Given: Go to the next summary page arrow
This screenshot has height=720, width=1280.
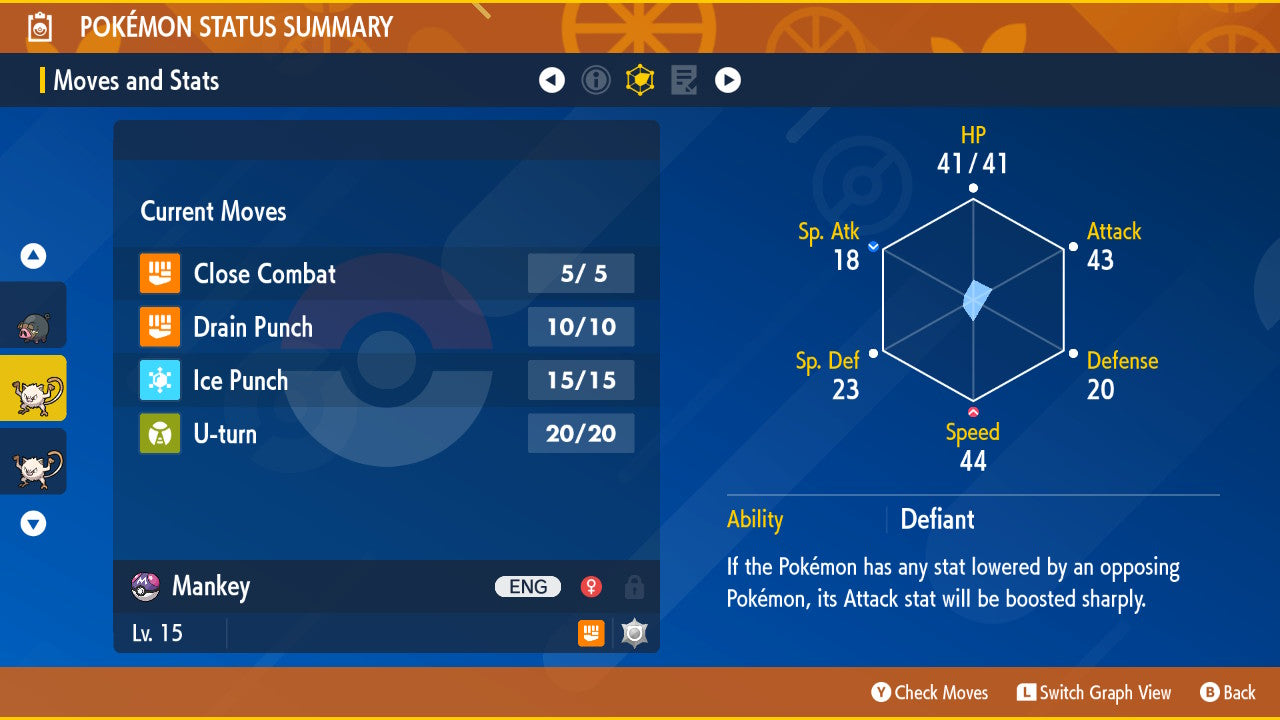Looking at the screenshot, I should click(728, 80).
